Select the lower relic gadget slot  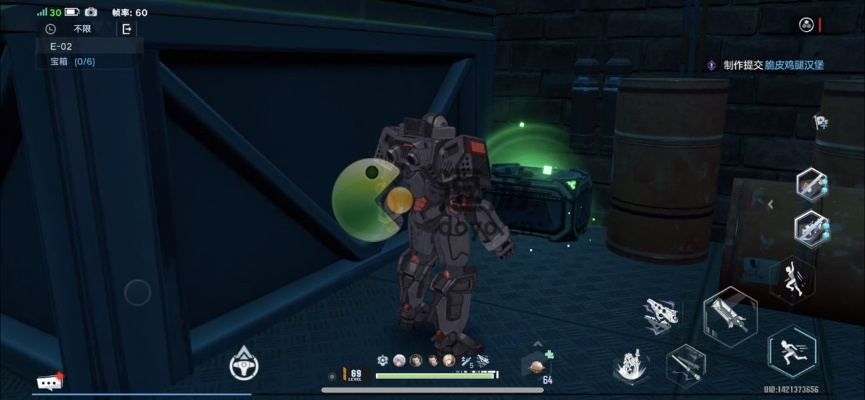point(811,229)
